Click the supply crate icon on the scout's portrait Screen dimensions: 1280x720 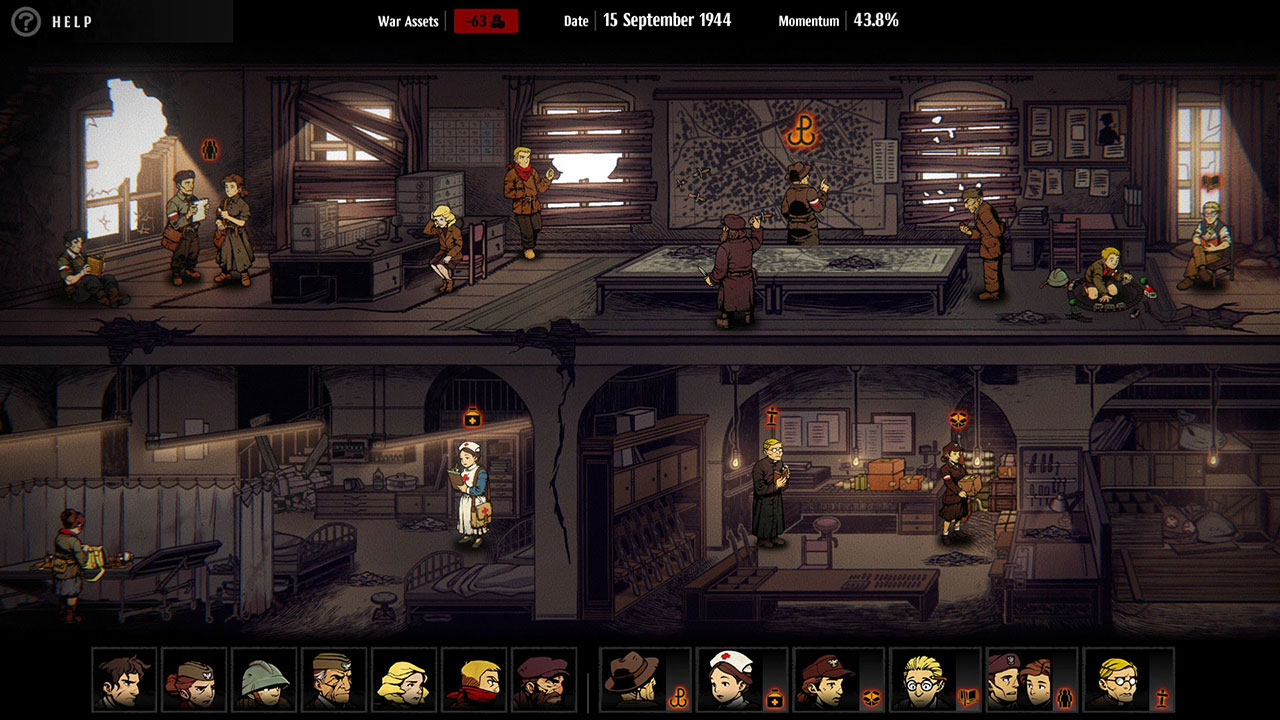(x=870, y=696)
